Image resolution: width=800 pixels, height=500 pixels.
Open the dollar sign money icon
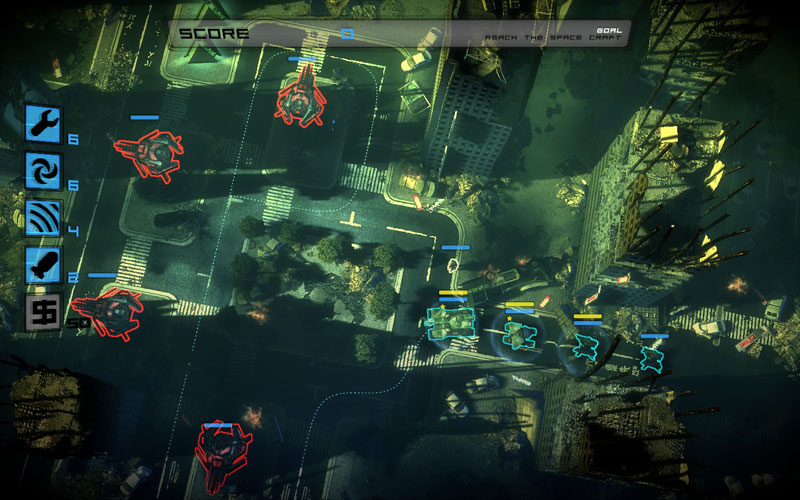[x=43, y=312]
